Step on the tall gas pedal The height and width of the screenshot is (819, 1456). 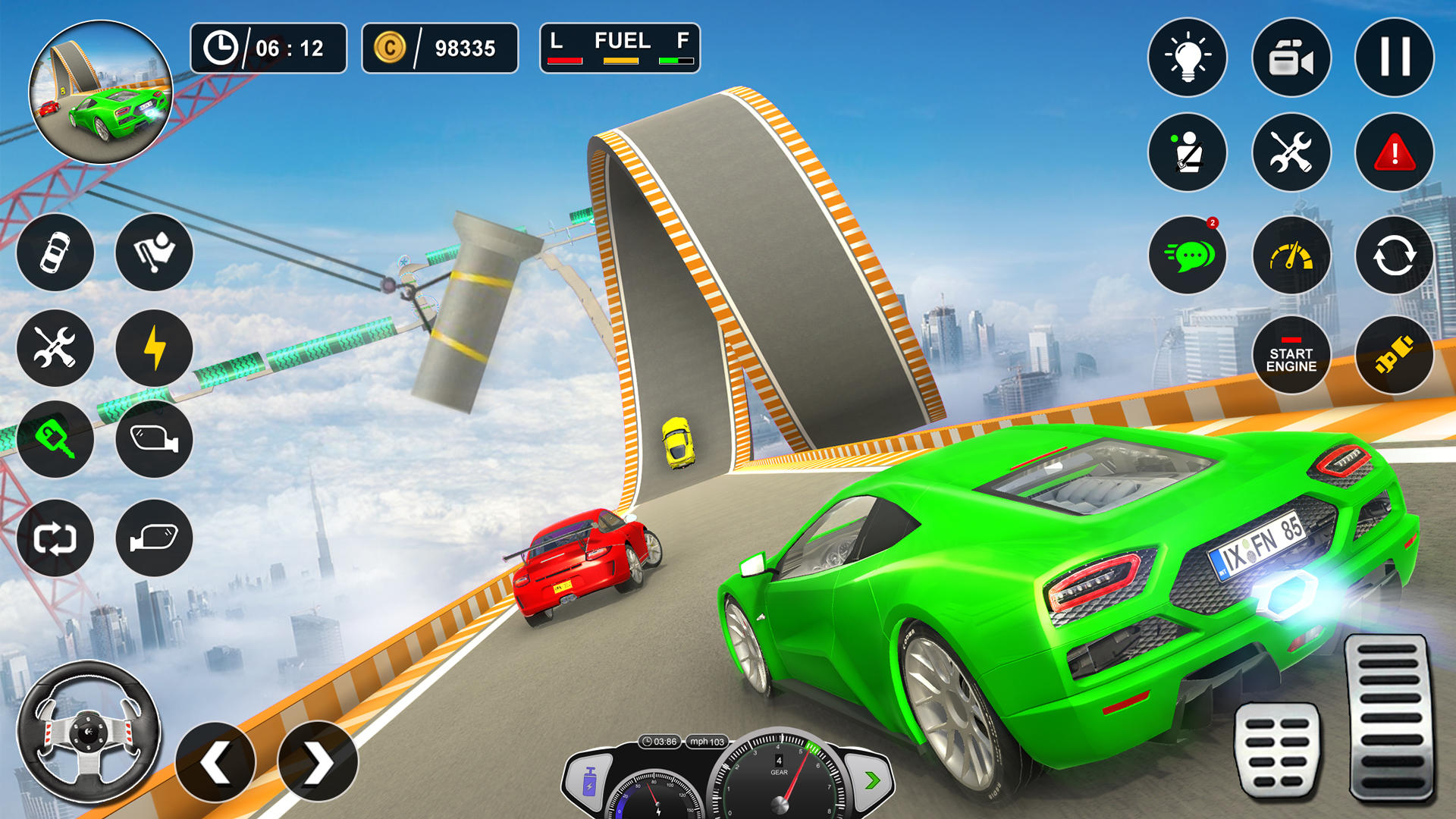pos(1391,717)
